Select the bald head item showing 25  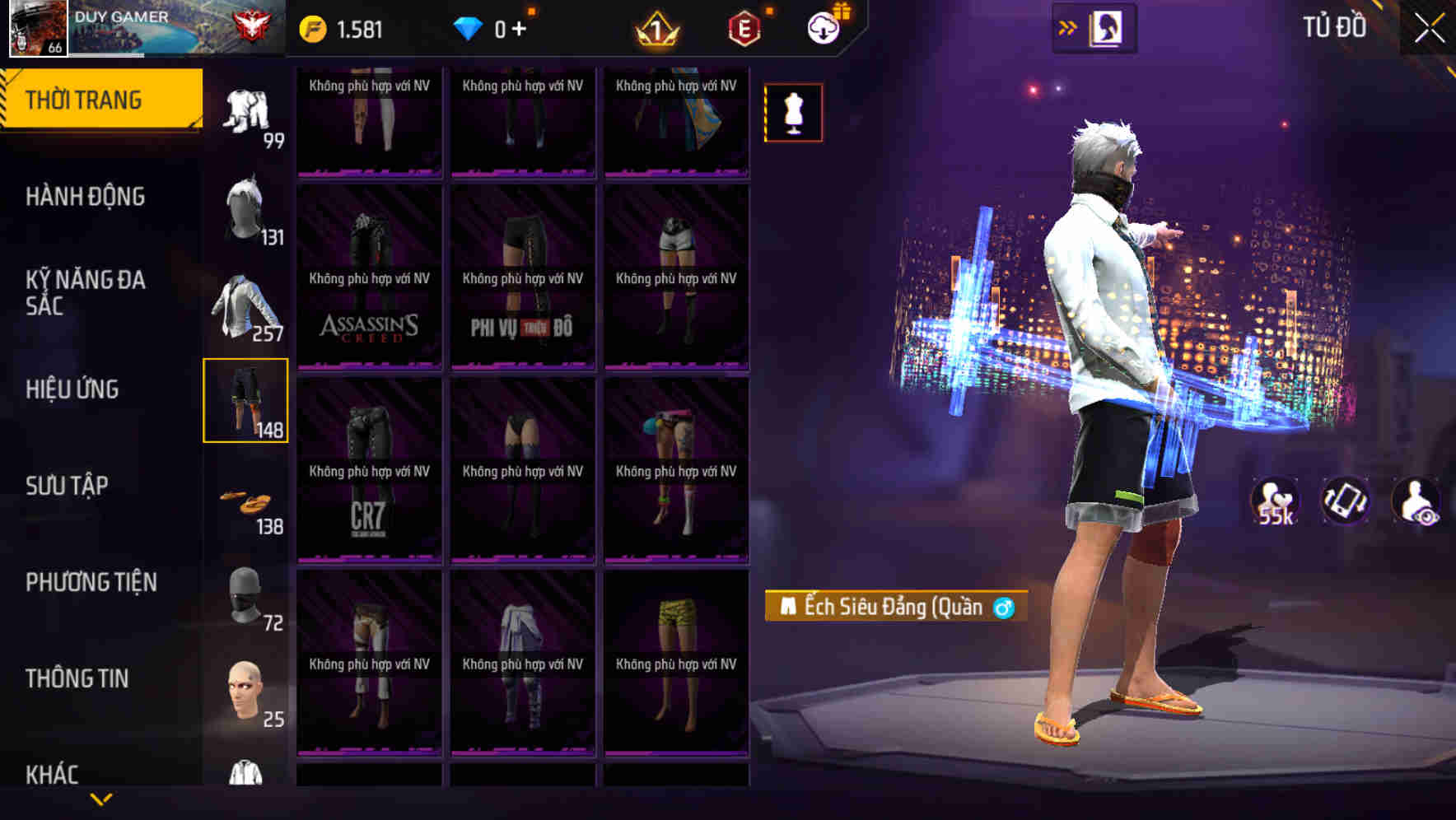246,692
